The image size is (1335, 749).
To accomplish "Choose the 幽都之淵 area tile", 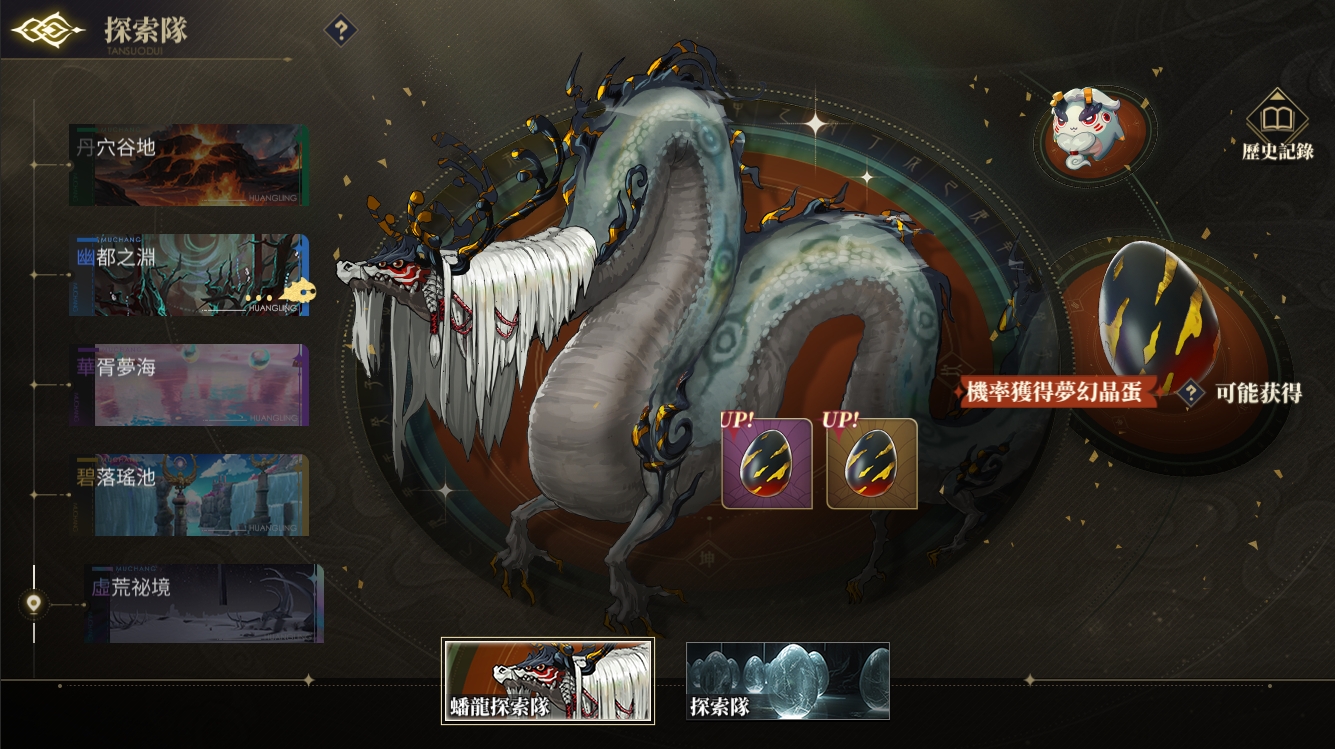I will coord(189,275).
